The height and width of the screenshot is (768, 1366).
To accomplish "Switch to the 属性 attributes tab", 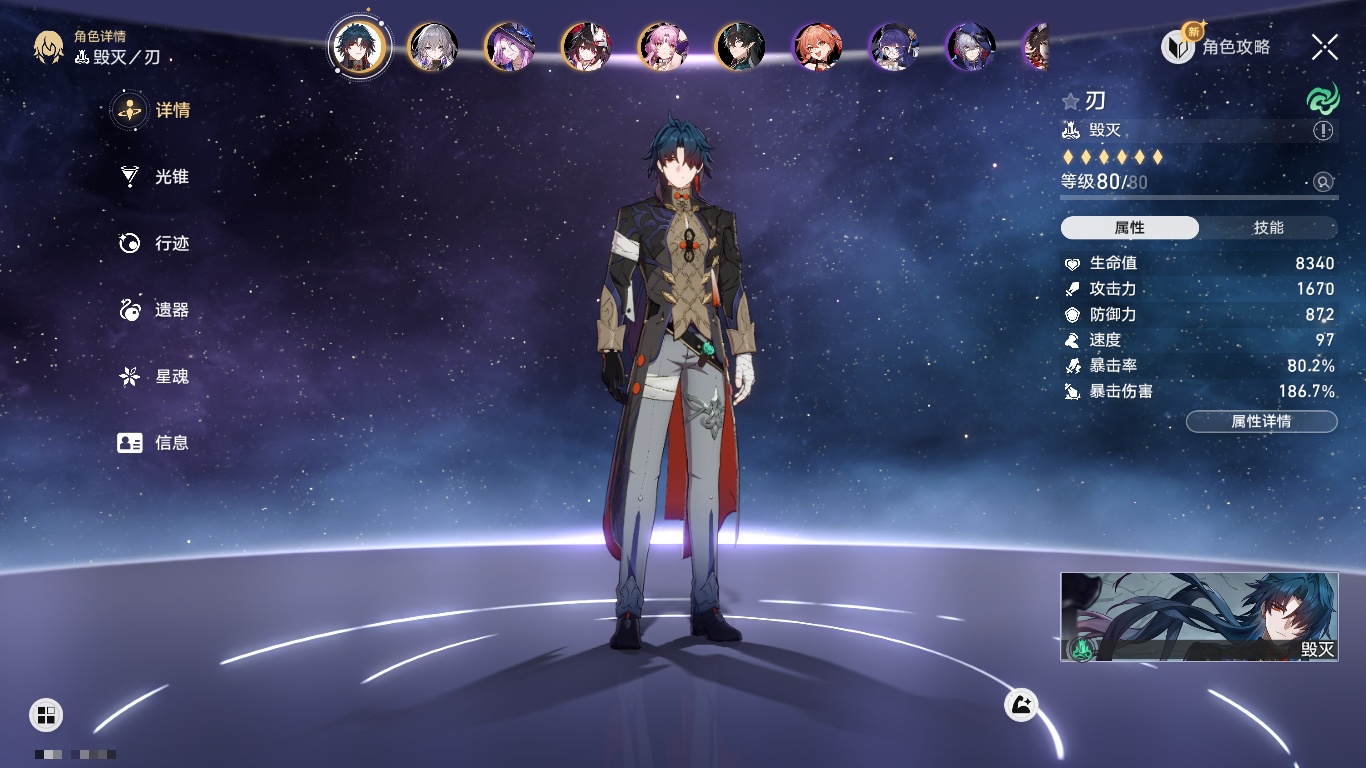I will pyautogui.click(x=1130, y=228).
